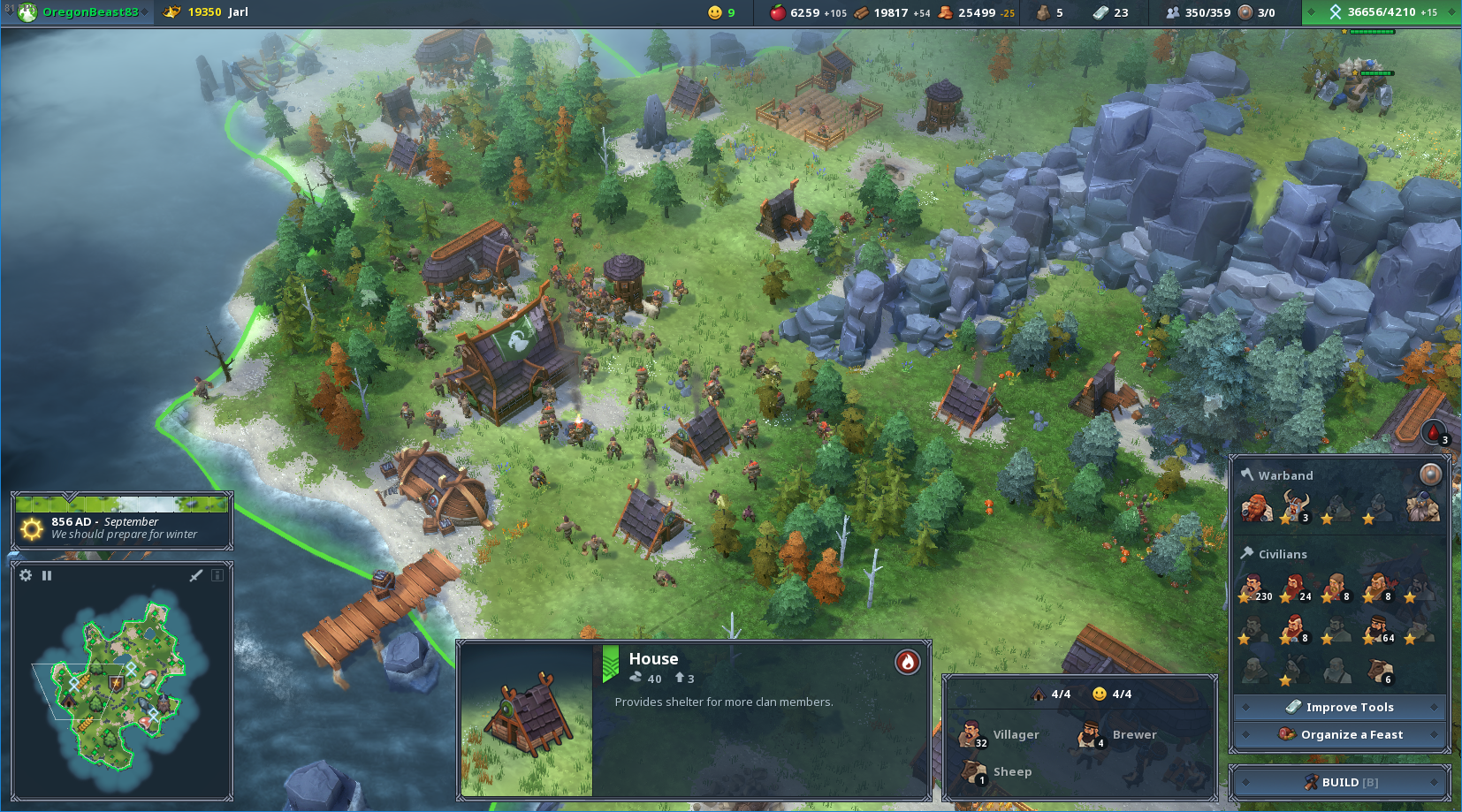This screenshot has width=1462, height=812.
Task: Open settings via the gear icon
Action: click(26, 575)
